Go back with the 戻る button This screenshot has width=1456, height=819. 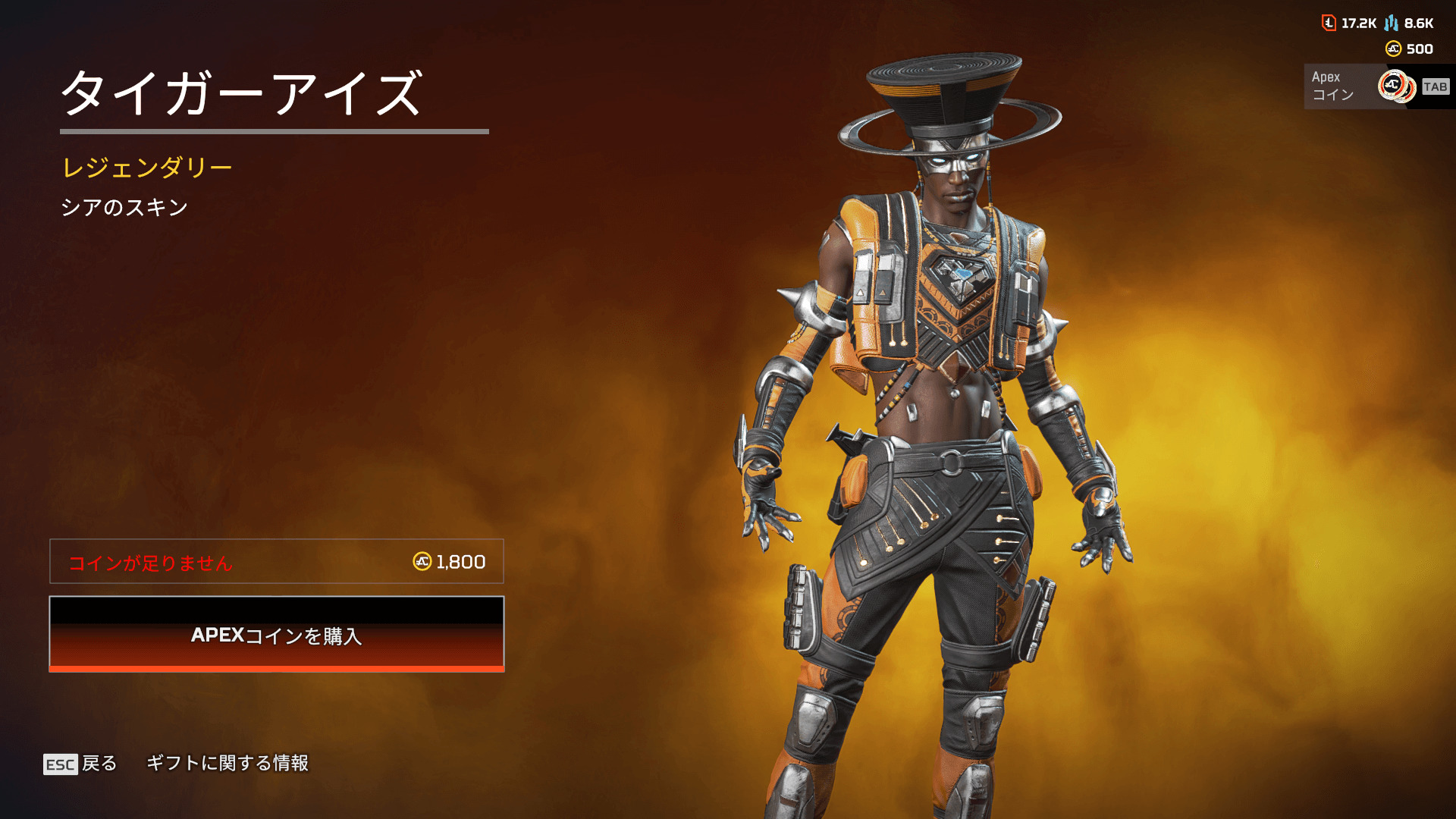pos(81,763)
